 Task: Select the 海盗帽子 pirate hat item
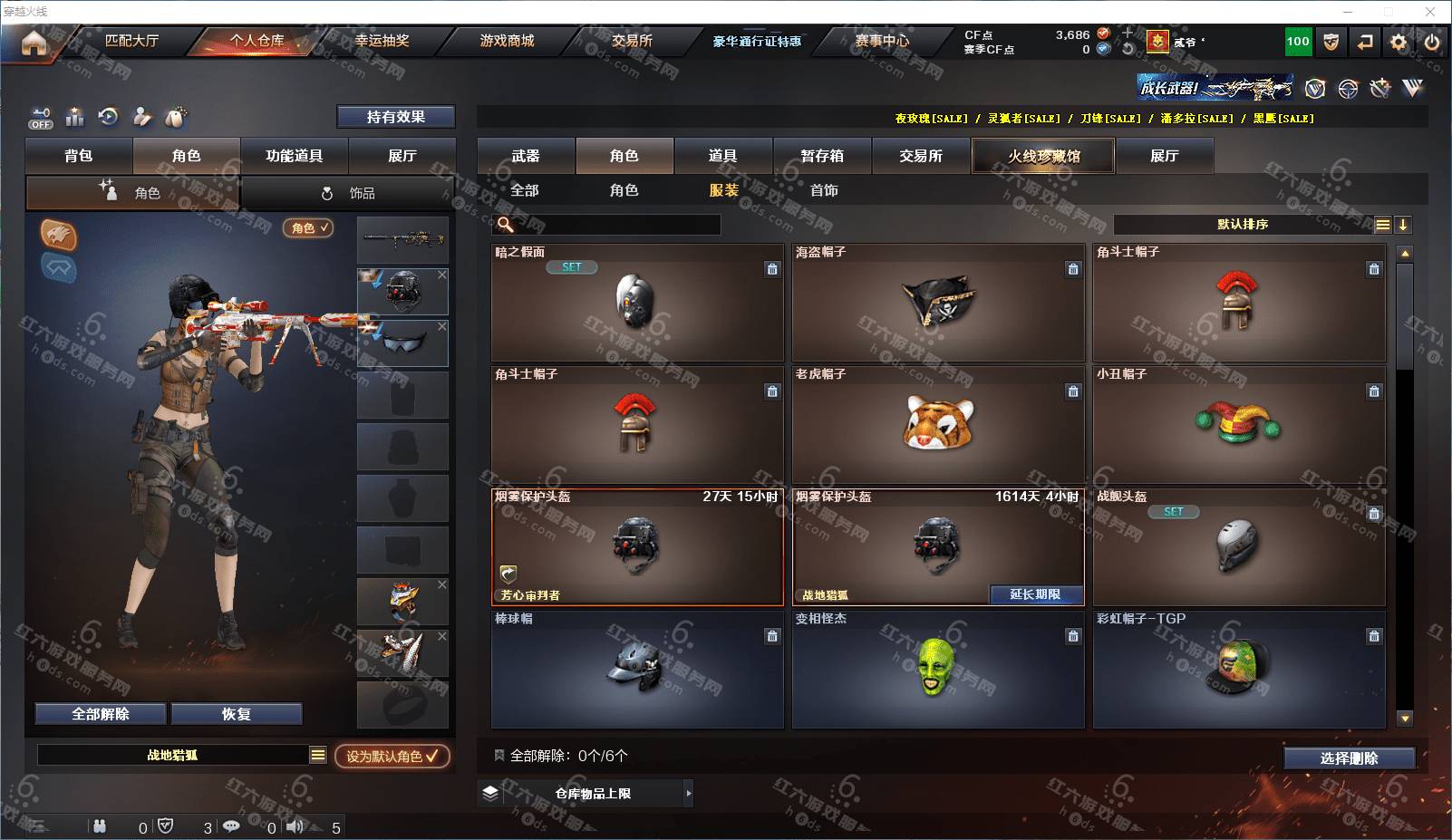click(938, 303)
